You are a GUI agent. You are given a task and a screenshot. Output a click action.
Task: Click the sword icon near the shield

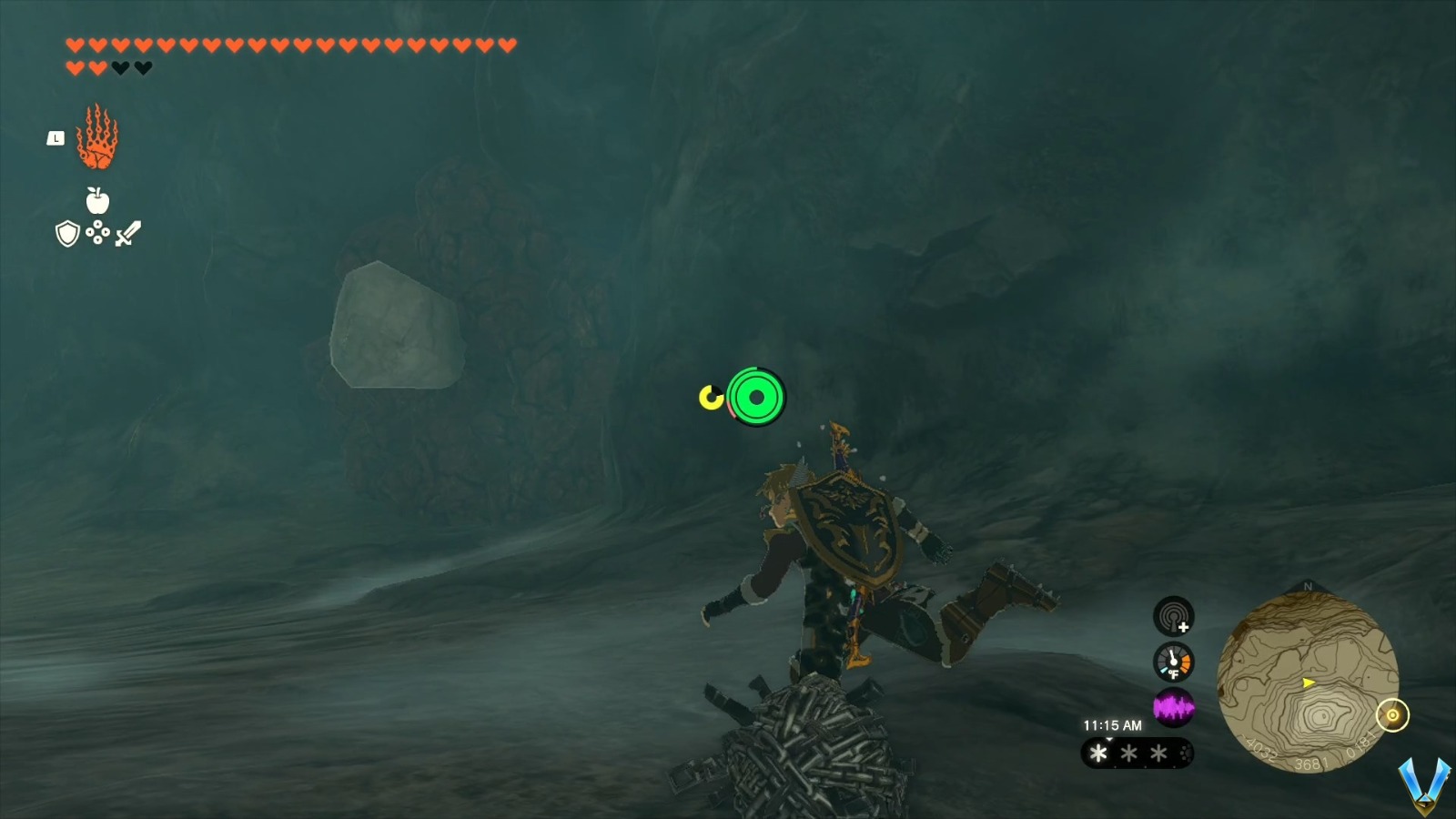(126, 235)
